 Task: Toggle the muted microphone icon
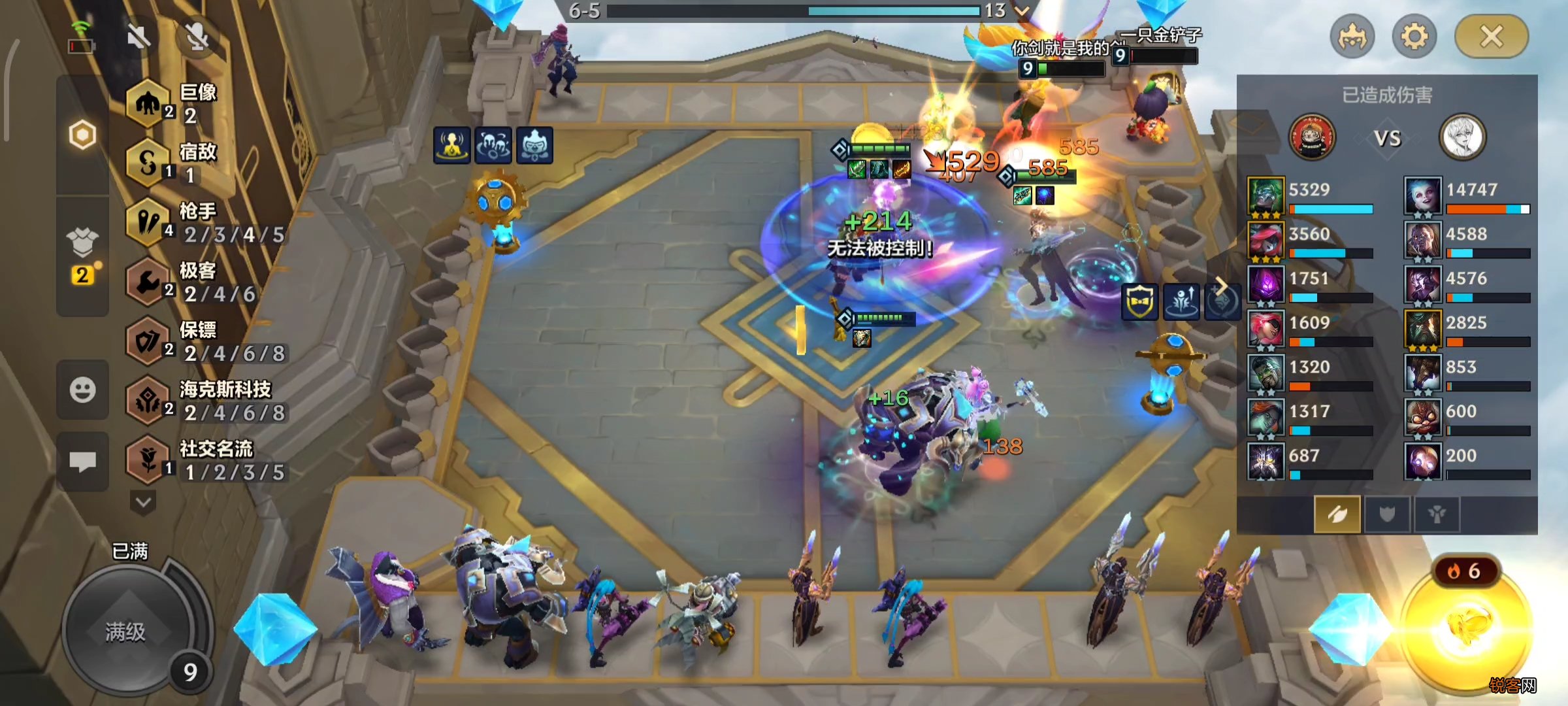[x=197, y=37]
